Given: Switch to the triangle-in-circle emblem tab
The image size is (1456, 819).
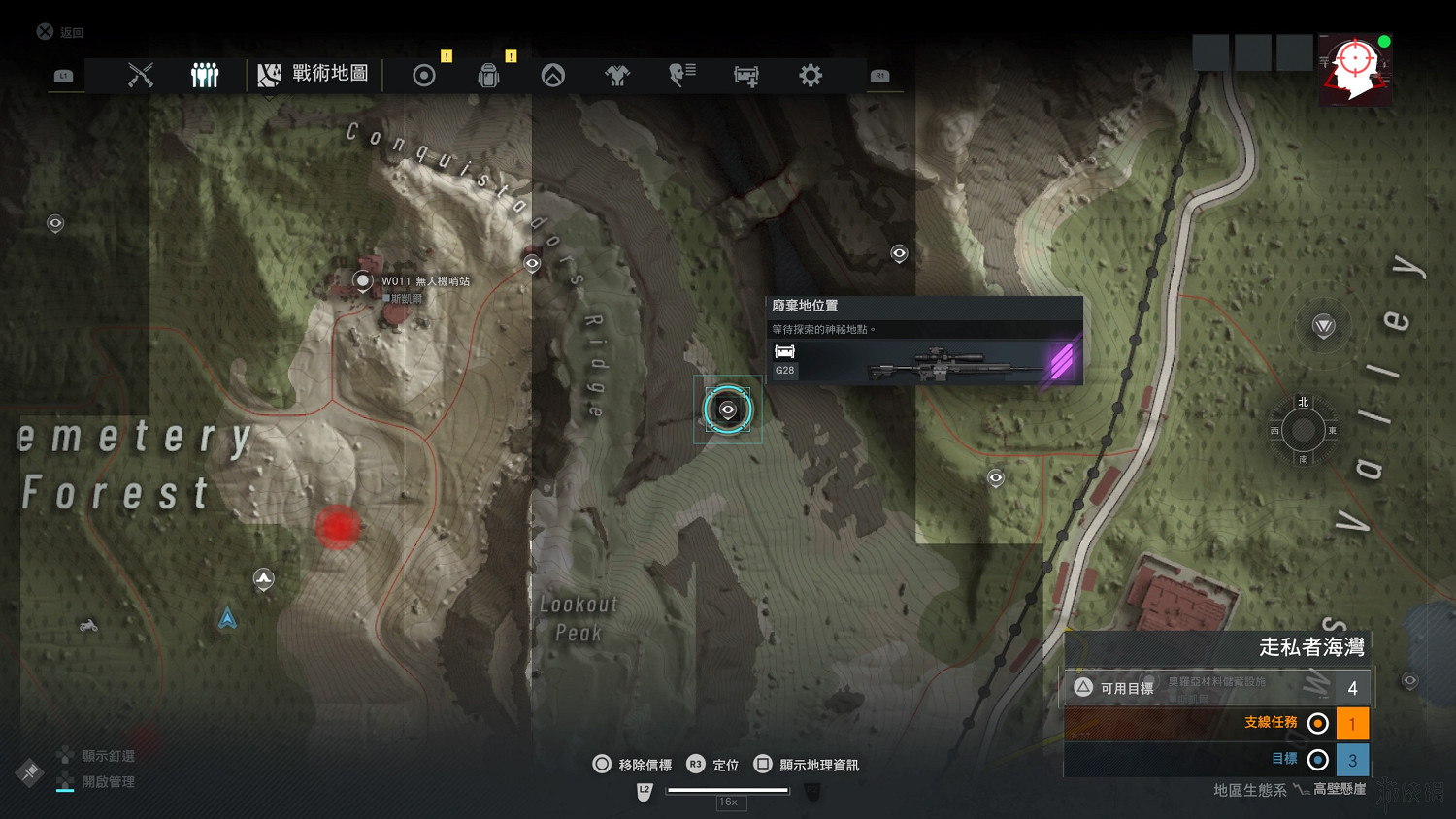Looking at the screenshot, I should (553, 75).
